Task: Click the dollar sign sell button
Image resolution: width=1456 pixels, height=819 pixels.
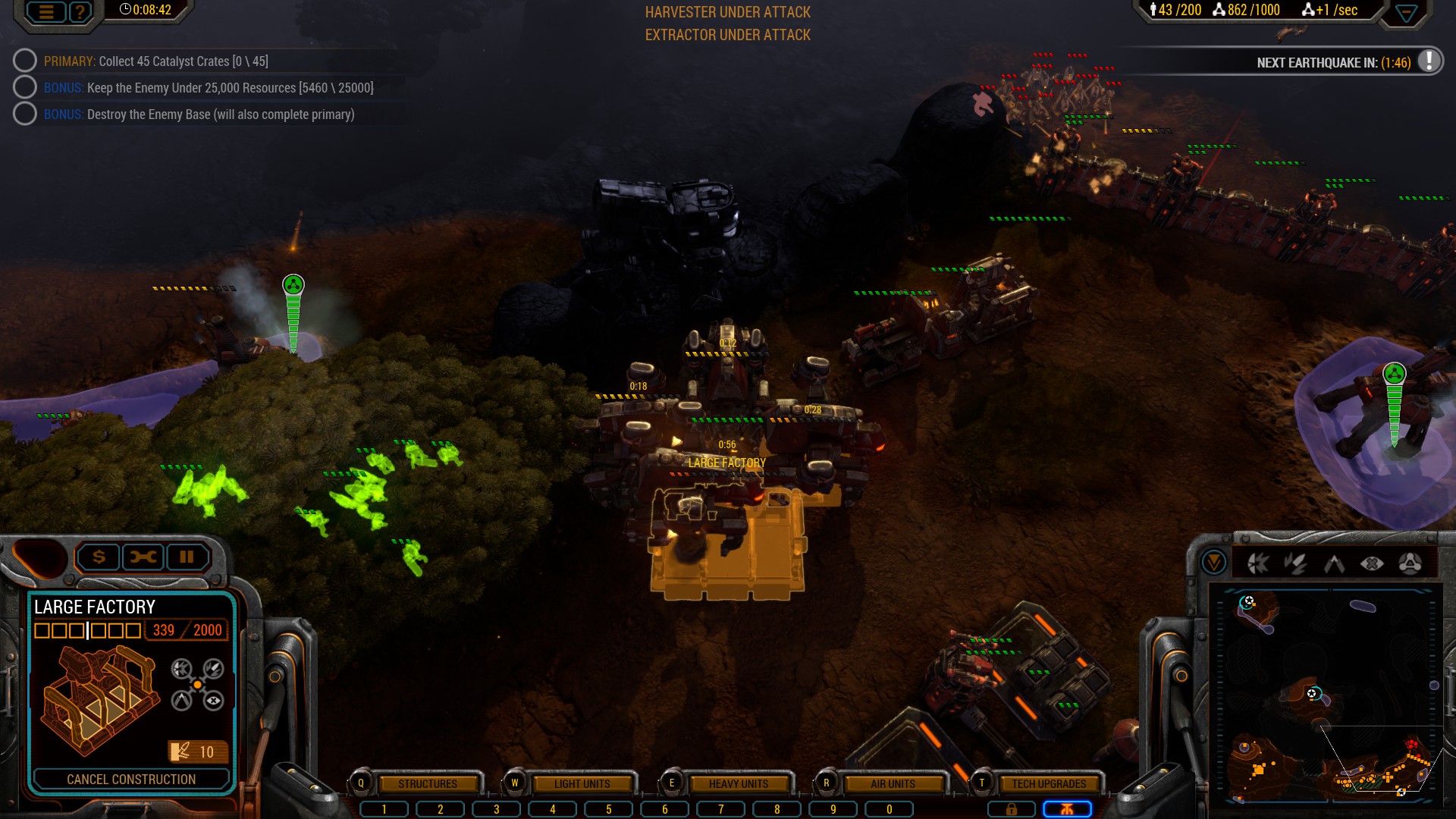Action: (x=99, y=557)
